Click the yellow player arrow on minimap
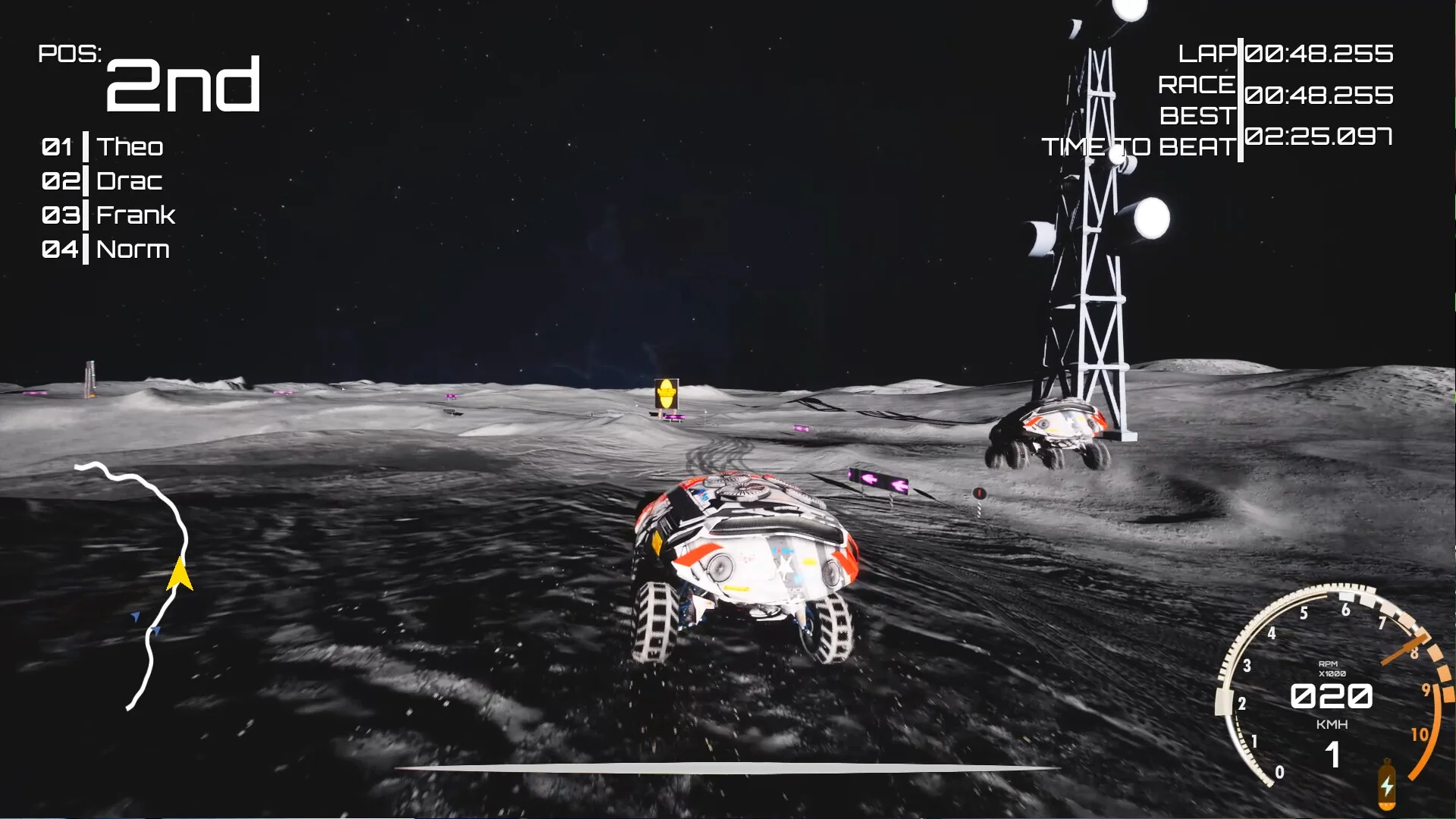 179,574
